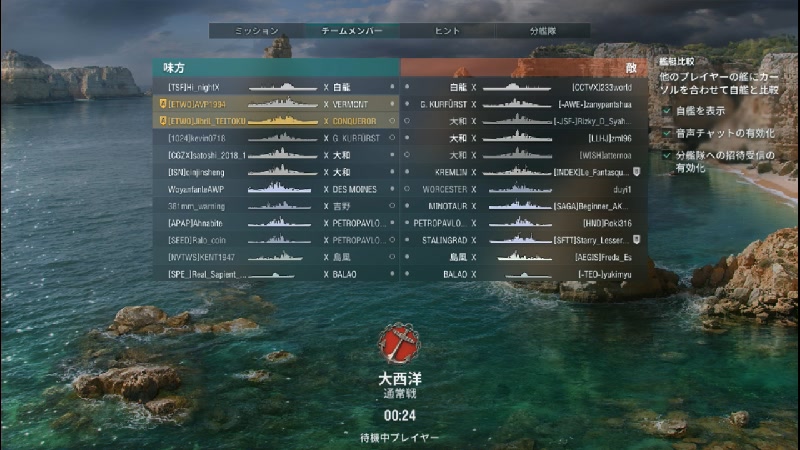
Task: Pick enemy yukimyu in BALAO
Action: 525,273
